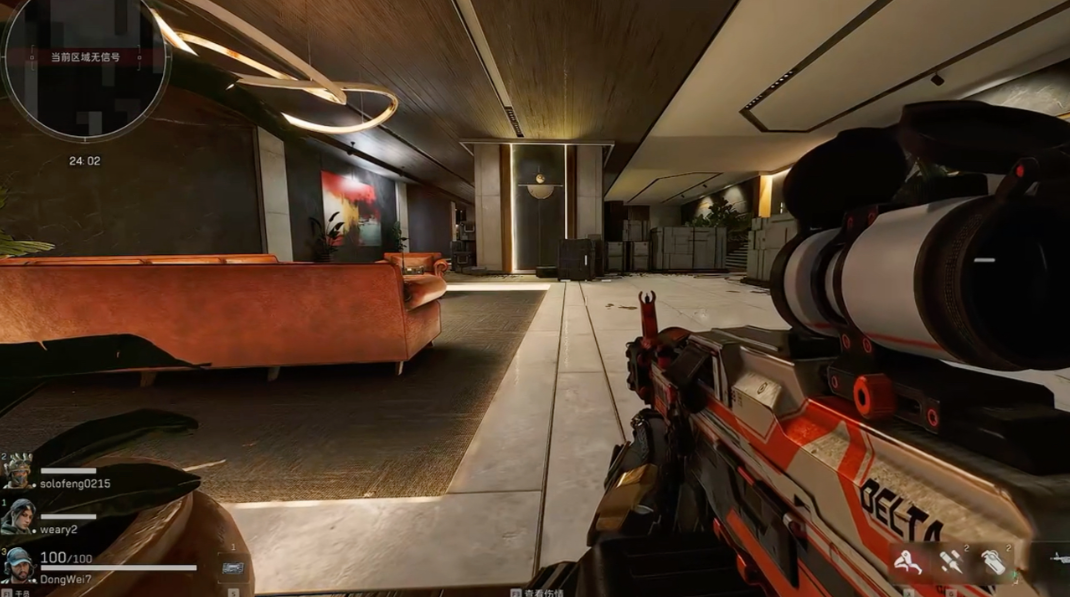Select teammate weary2's portrait
This screenshot has width=1070, height=597.
point(19,516)
